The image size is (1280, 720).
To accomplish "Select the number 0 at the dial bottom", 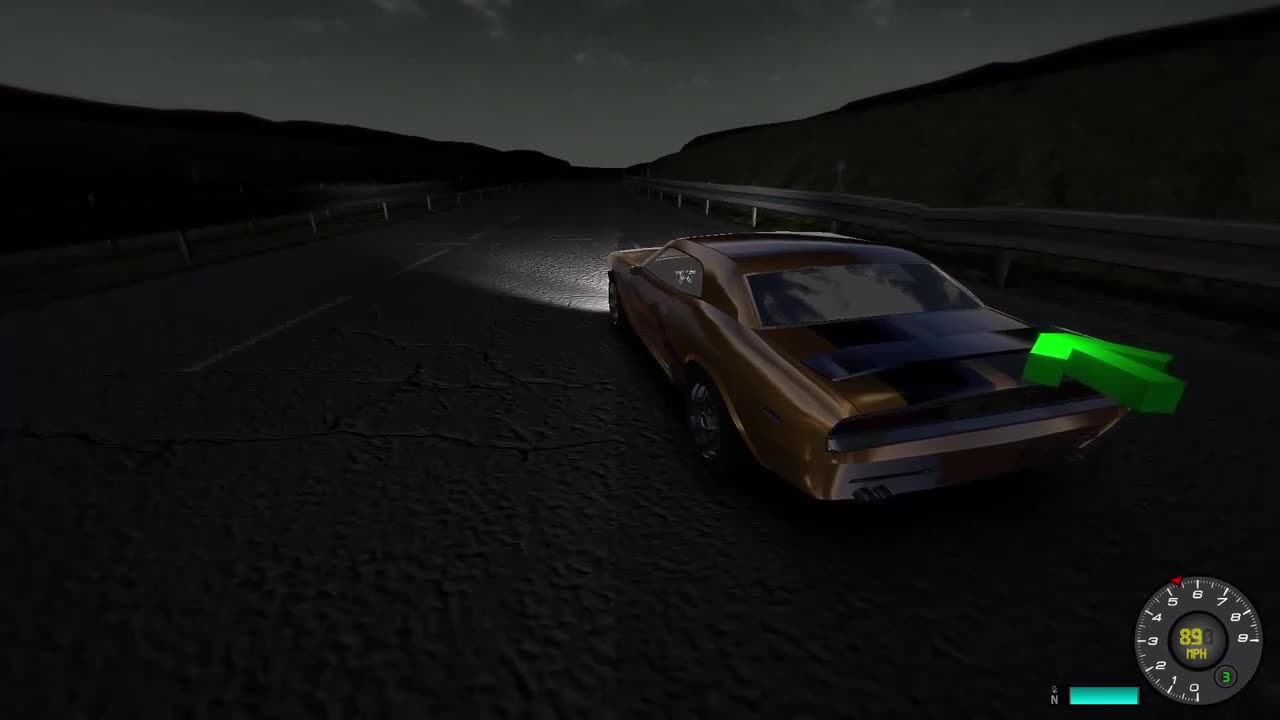I will point(1195,686).
